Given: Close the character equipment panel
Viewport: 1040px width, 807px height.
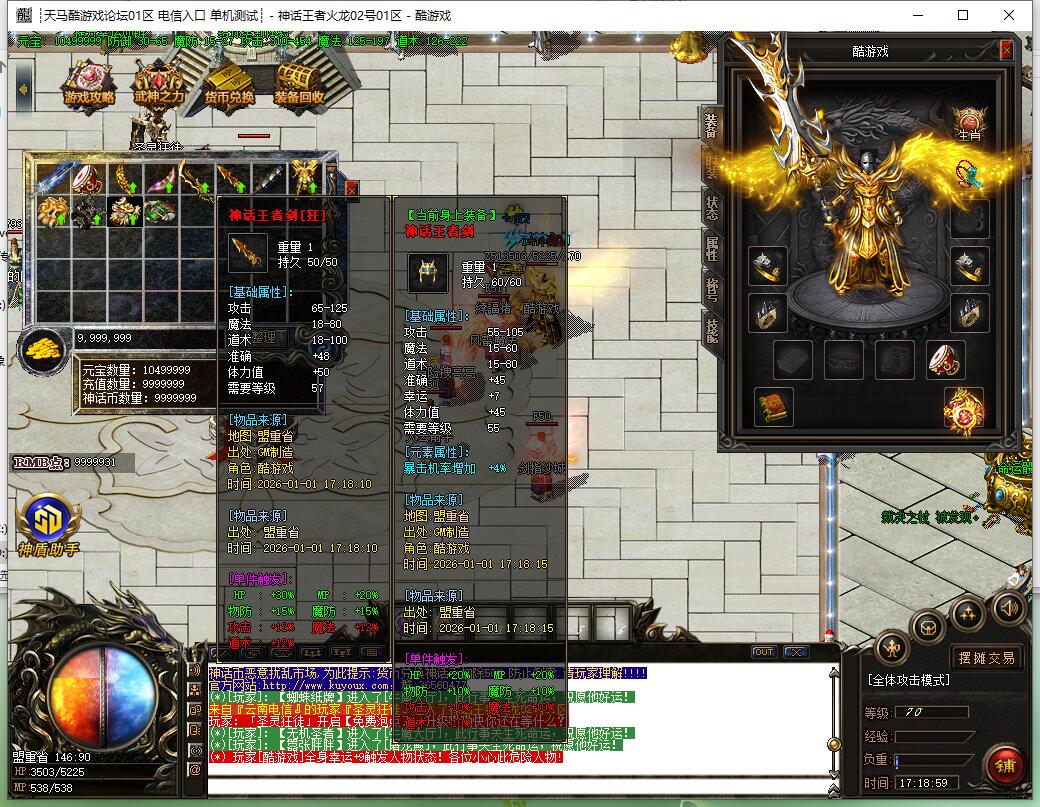Looking at the screenshot, I should pyautogui.click(x=1006, y=50).
